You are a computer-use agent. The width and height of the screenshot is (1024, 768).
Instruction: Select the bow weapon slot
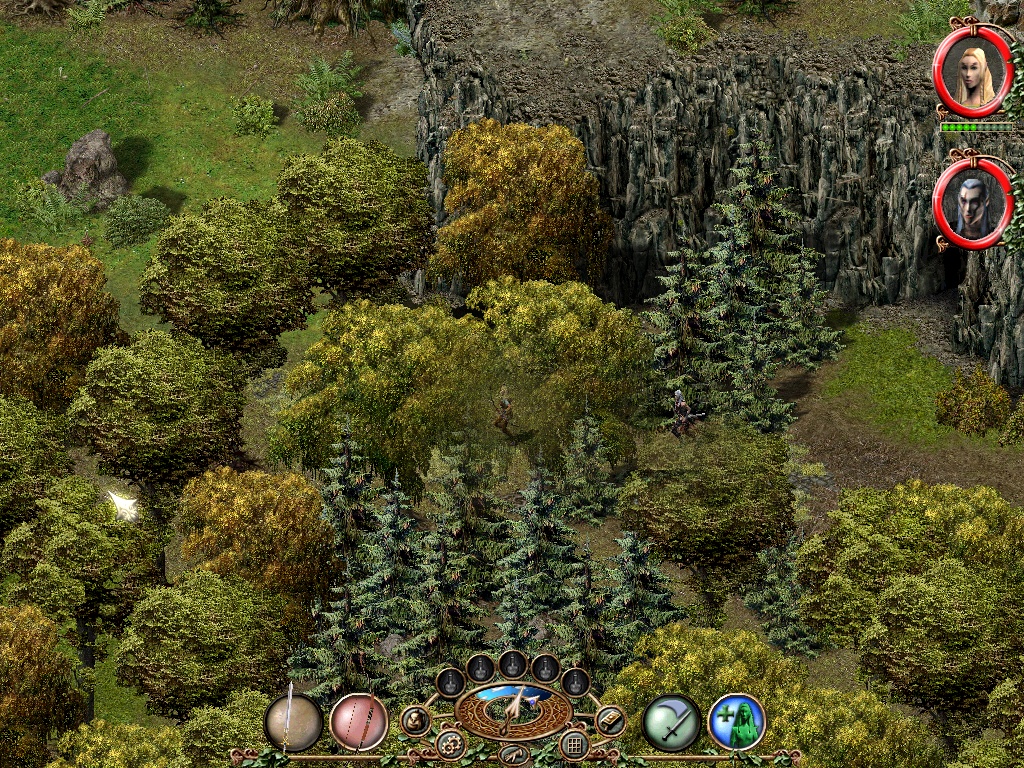tap(358, 722)
